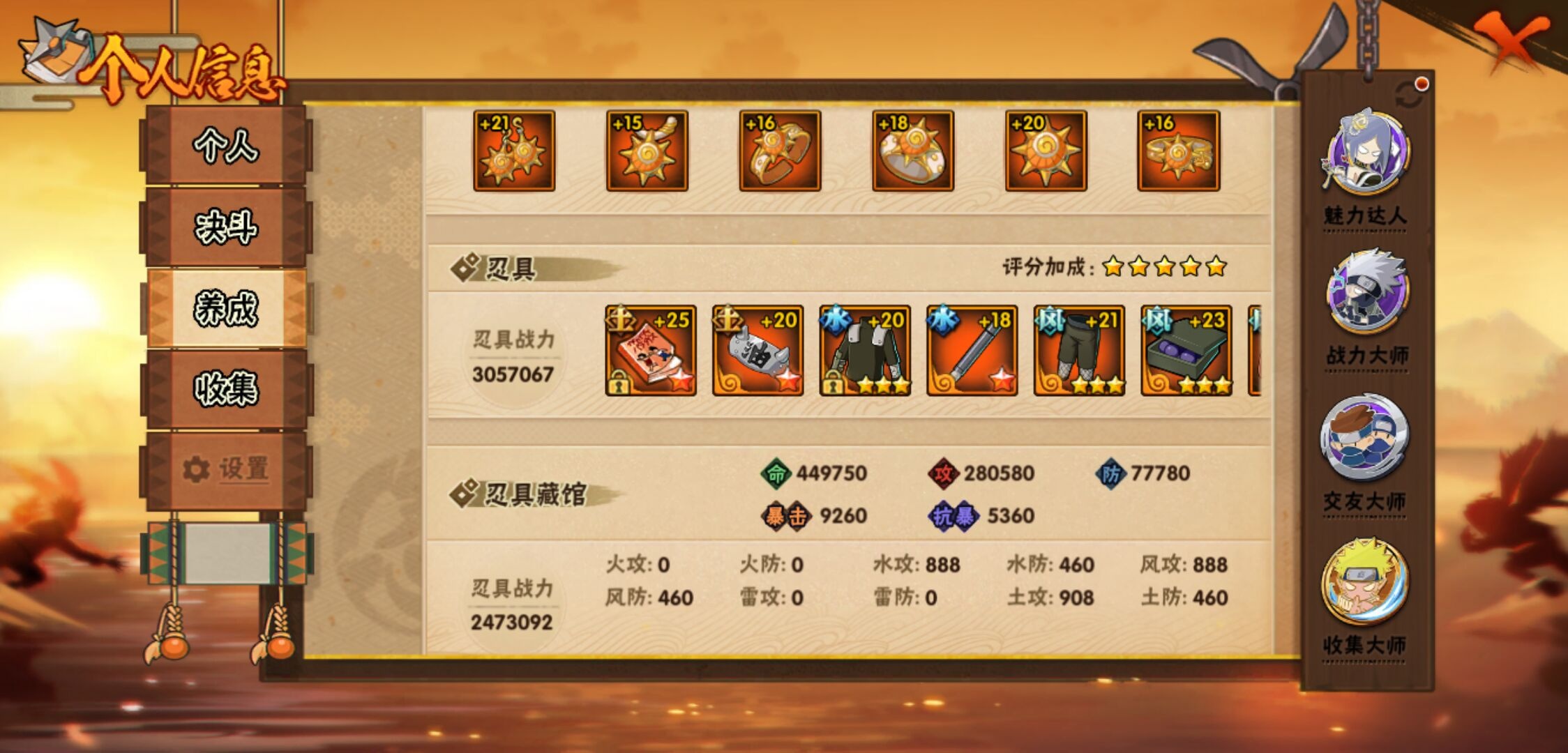Image resolution: width=1568 pixels, height=753 pixels.
Task: Open the +25 locked ninja manual item
Action: pos(649,351)
